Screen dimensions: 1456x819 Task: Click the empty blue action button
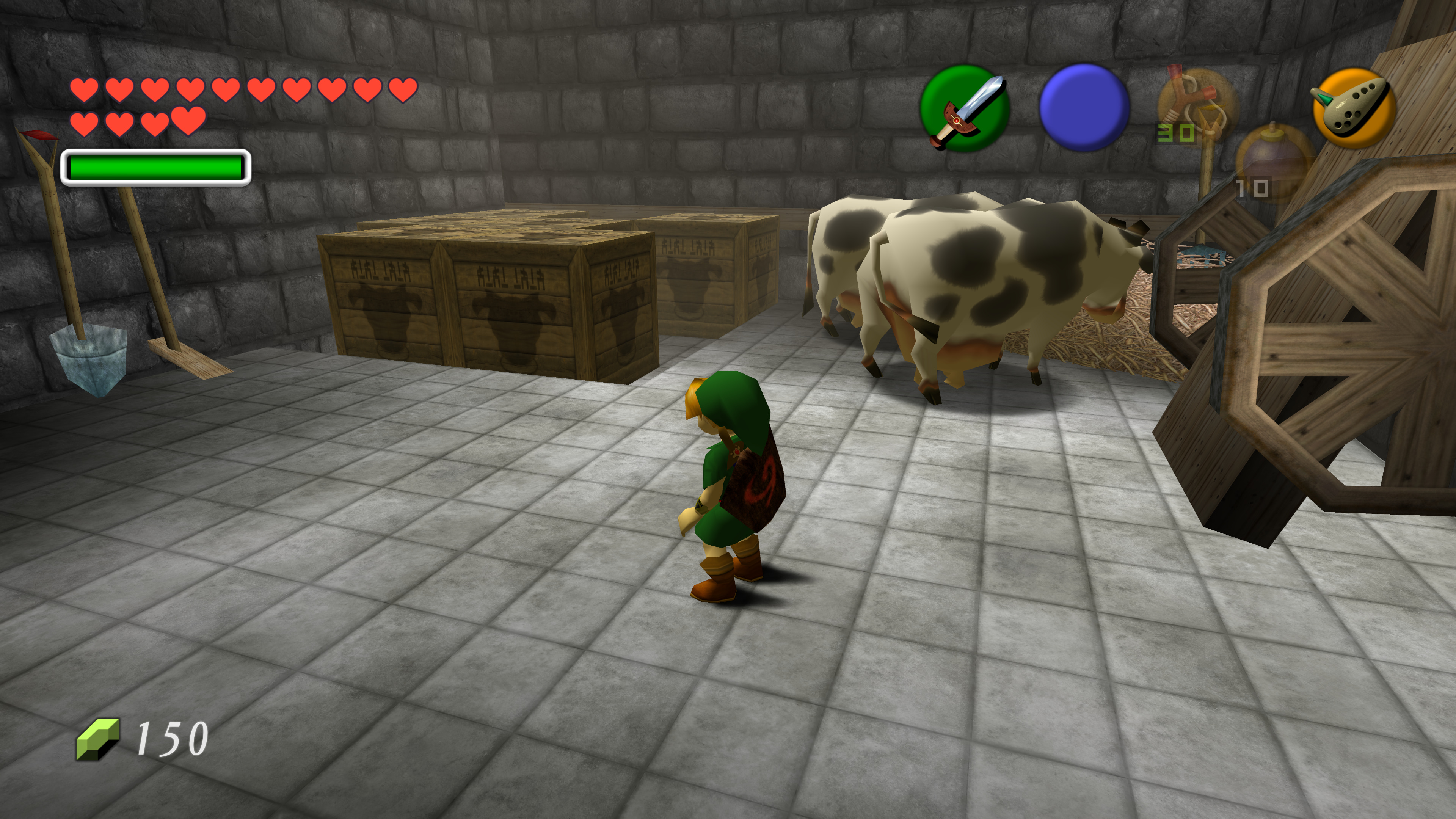(x=1084, y=107)
